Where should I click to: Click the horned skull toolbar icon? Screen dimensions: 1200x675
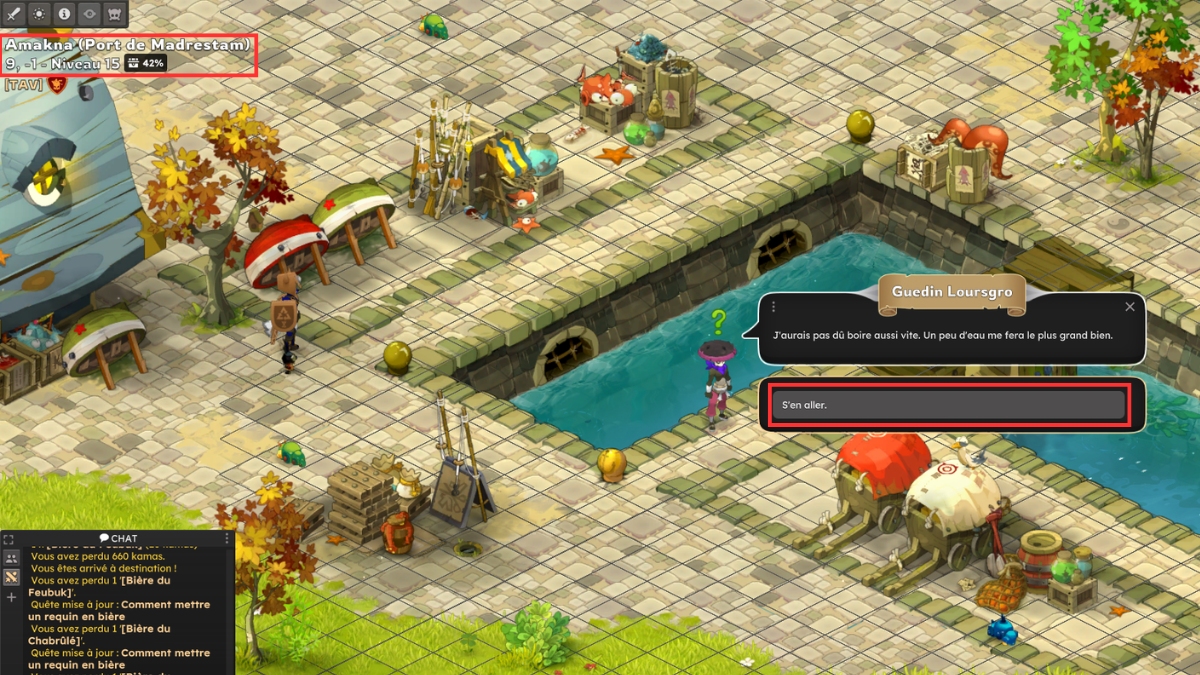[x=114, y=14]
